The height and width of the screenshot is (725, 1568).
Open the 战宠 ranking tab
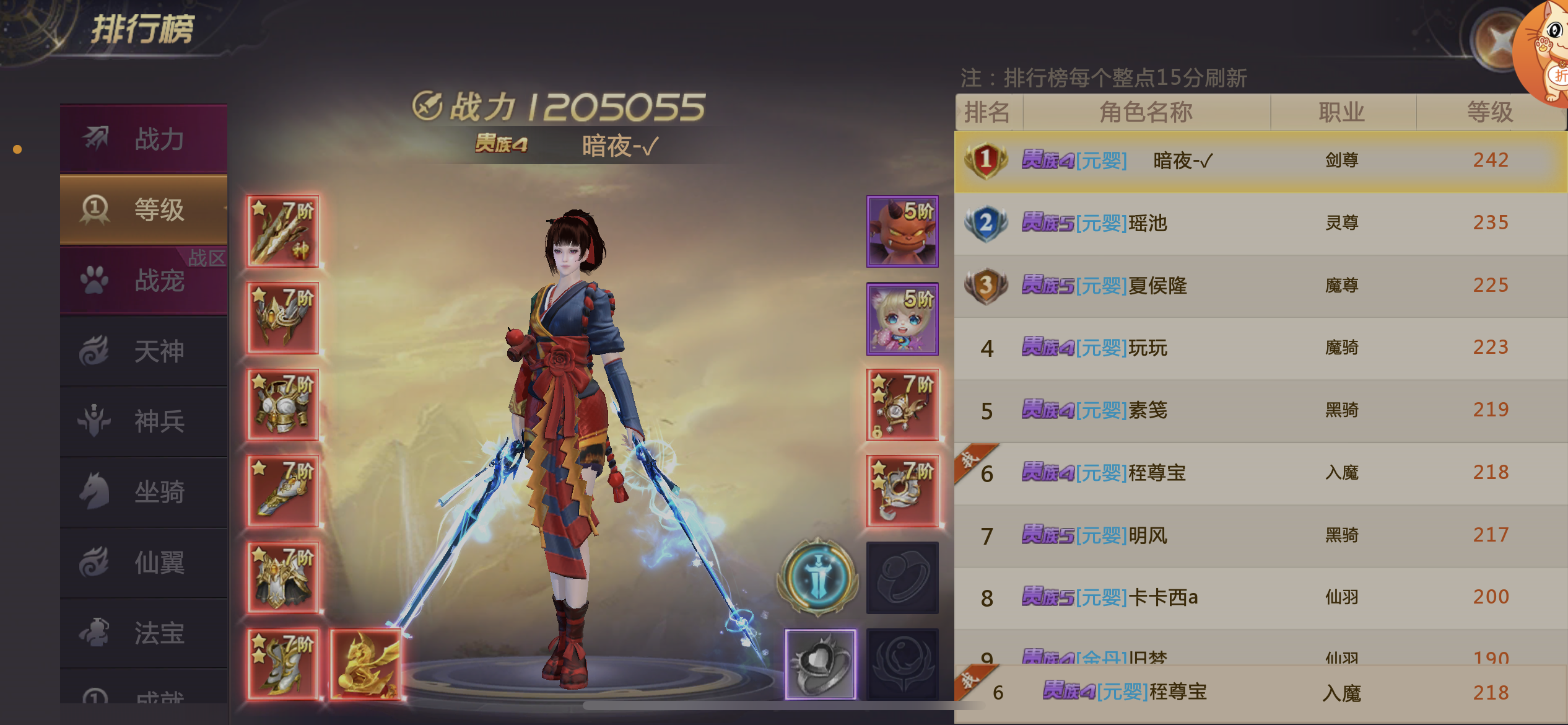(144, 281)
